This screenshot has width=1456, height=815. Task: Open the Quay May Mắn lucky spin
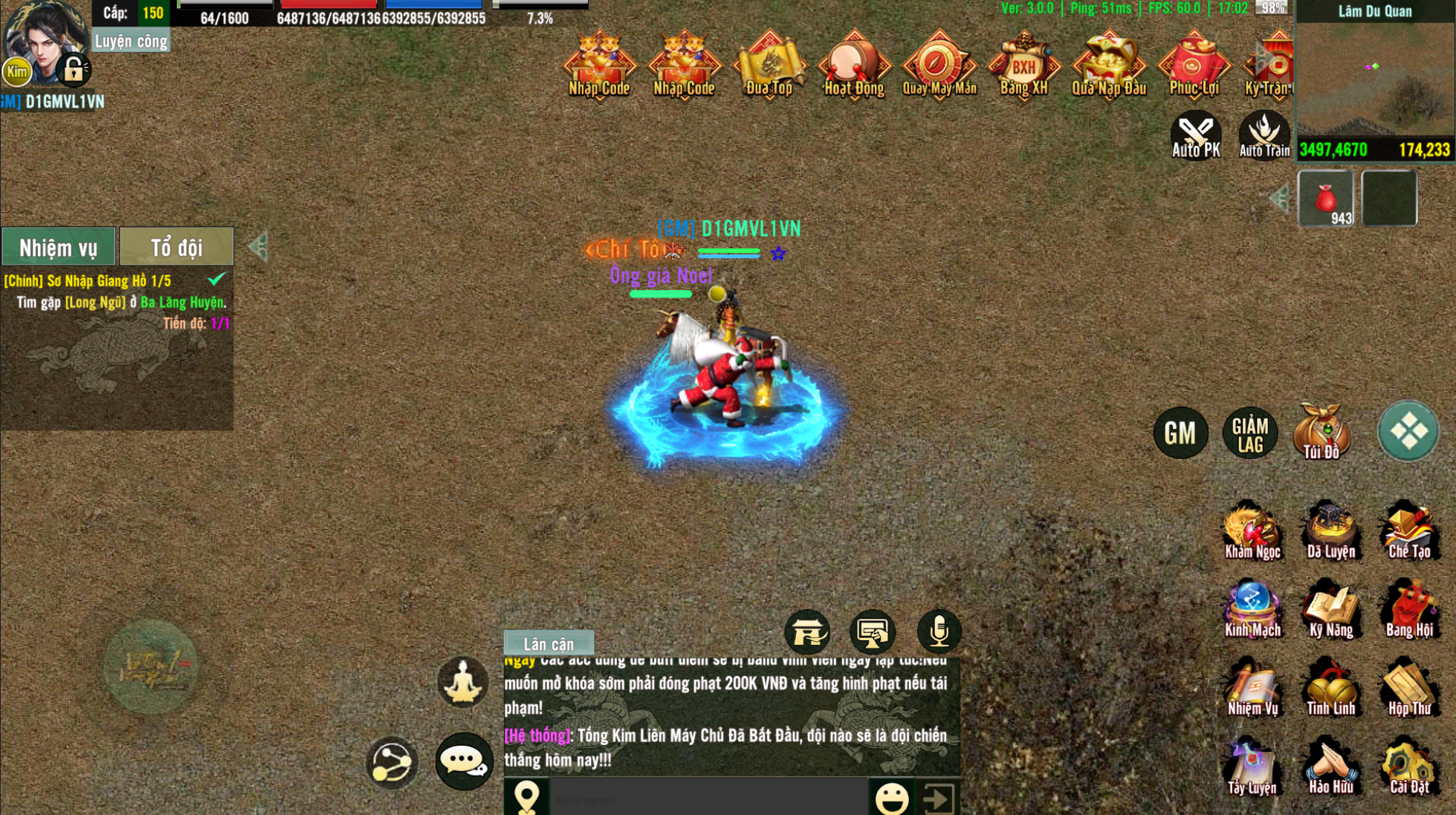(x=939, y=65)
